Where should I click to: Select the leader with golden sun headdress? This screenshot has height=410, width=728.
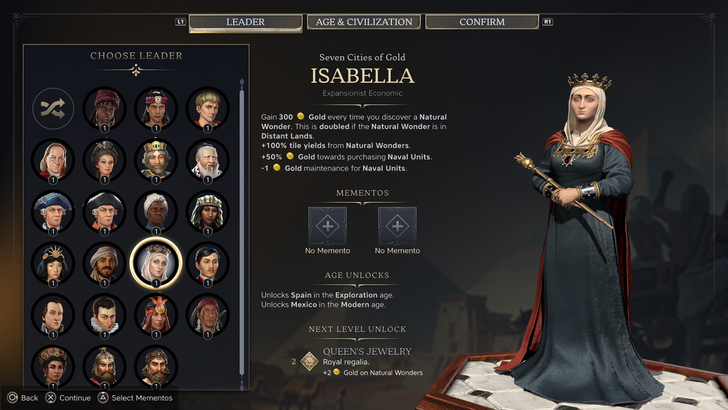click(54, 262)
